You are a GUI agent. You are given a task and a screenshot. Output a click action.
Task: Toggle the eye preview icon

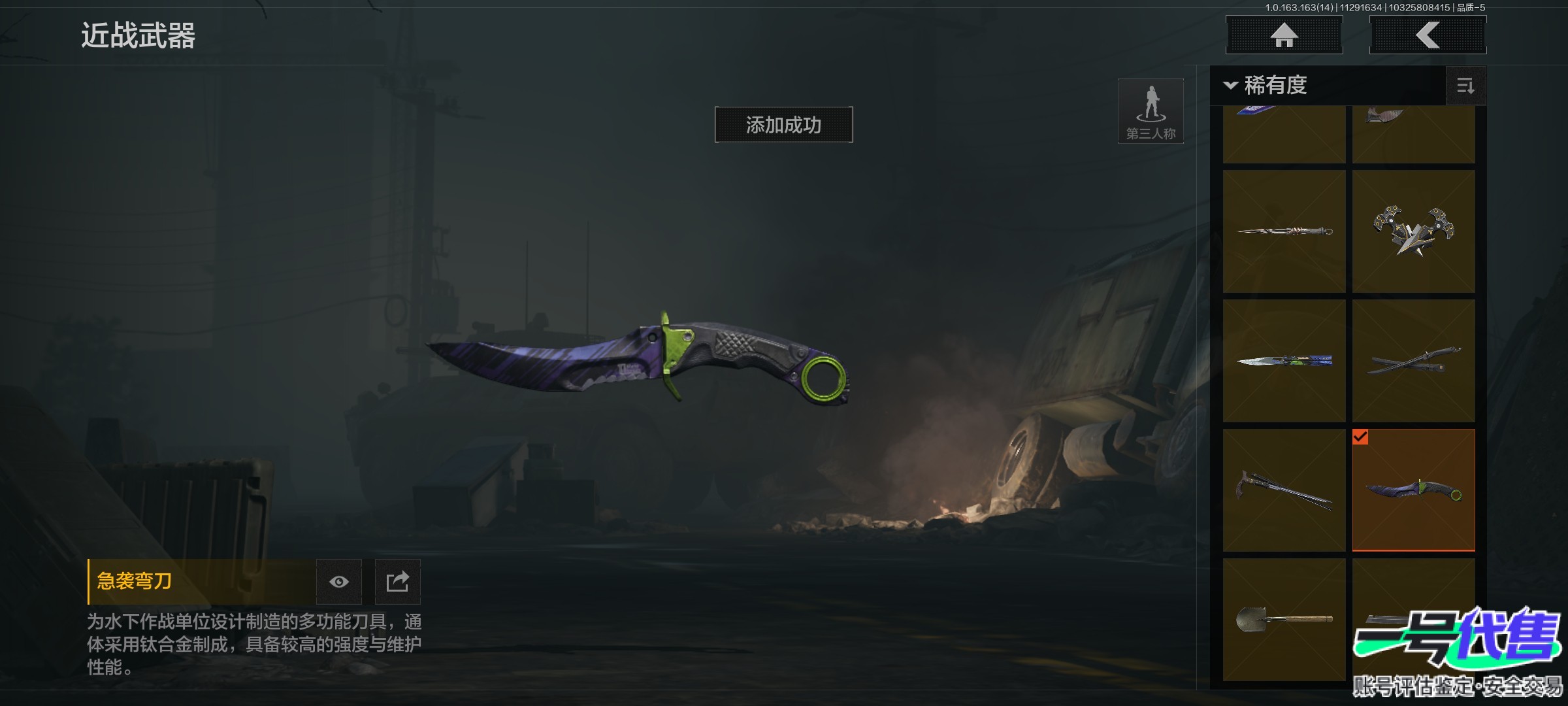pyautogui.click(x=338, y=582)
